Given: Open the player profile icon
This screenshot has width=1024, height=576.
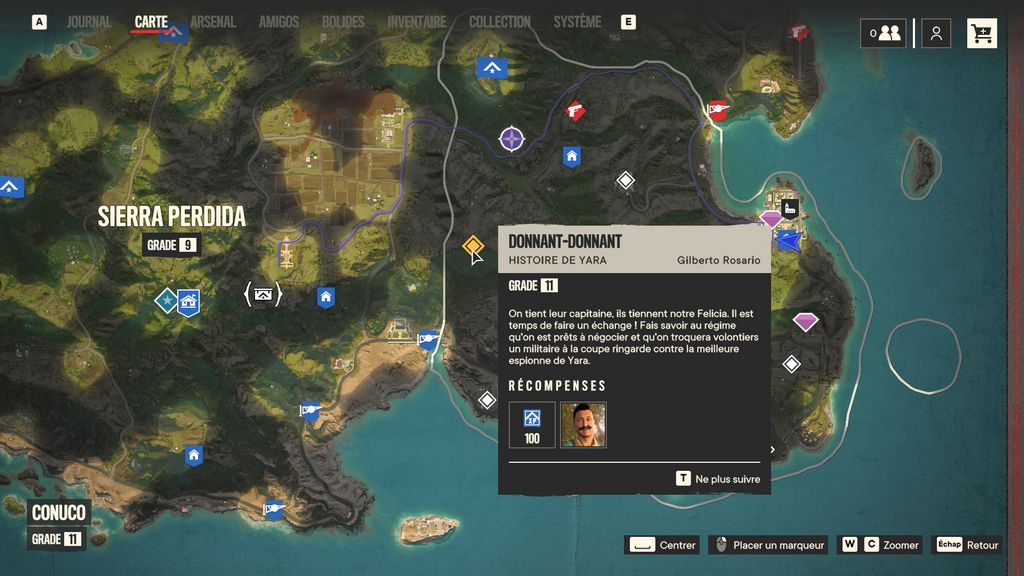Looking at the screenshot, I should 936,33.
